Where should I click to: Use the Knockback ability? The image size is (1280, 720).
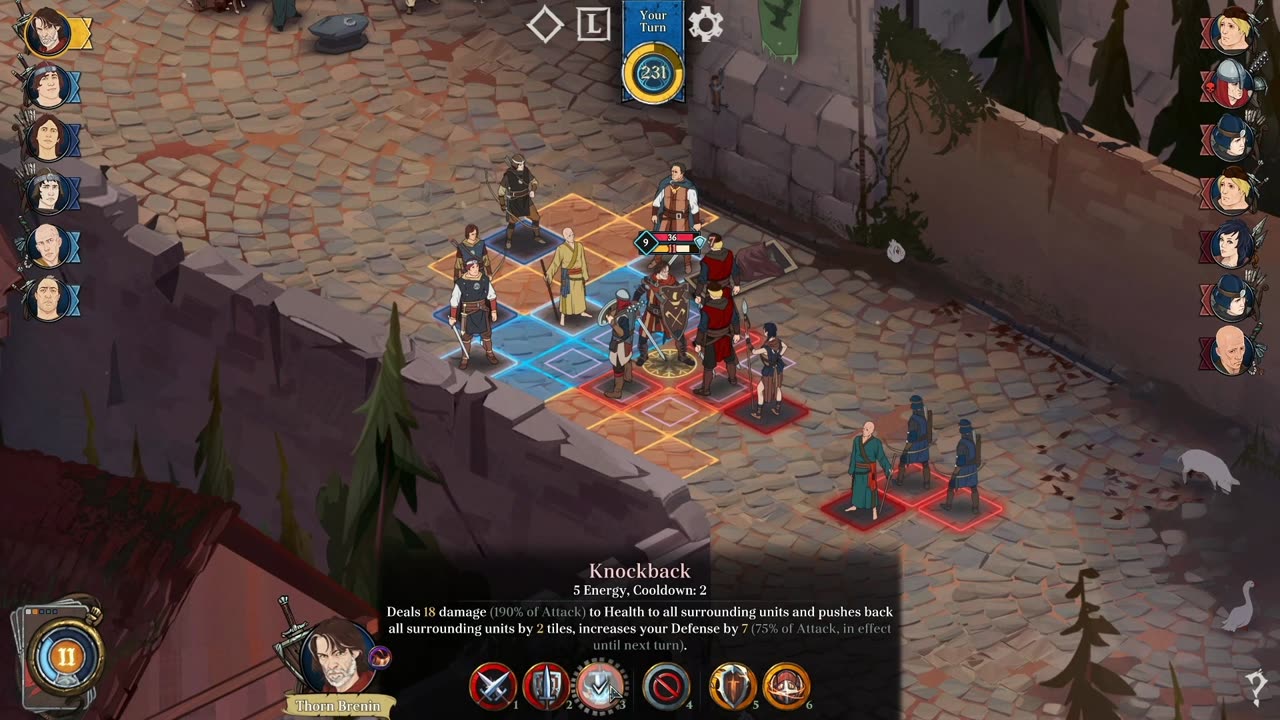(x=600, y=687)
